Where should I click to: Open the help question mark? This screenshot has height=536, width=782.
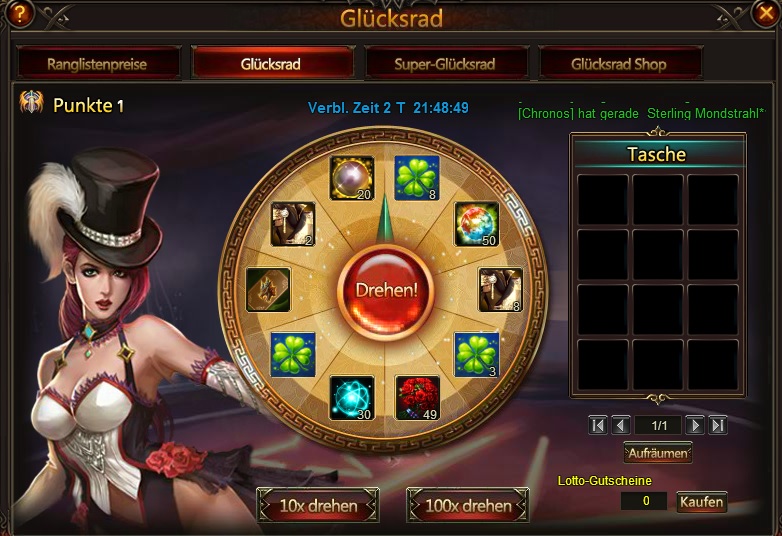point(18,13)
